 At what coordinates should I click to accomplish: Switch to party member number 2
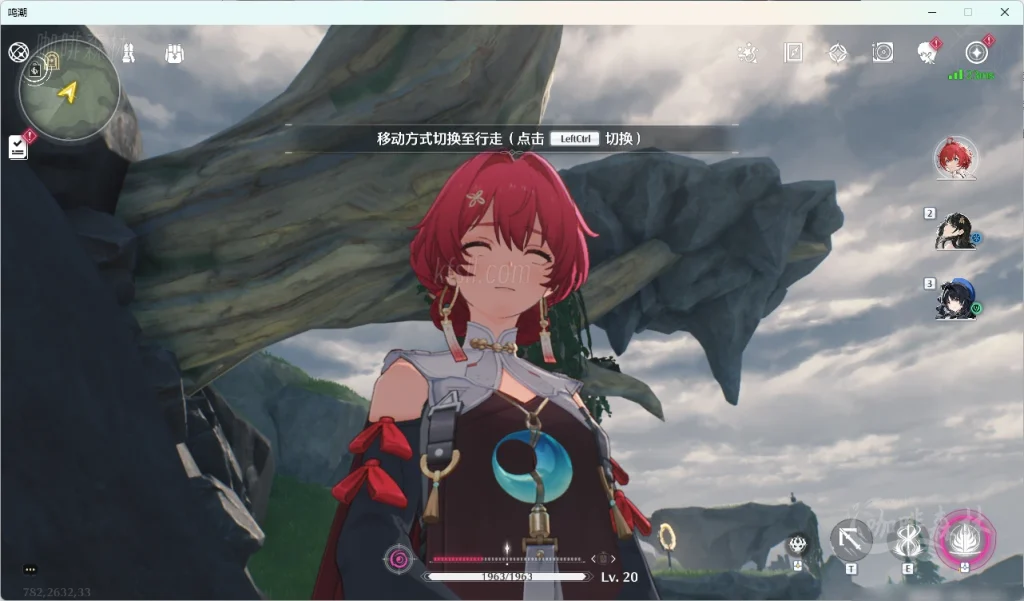(954, 231)
